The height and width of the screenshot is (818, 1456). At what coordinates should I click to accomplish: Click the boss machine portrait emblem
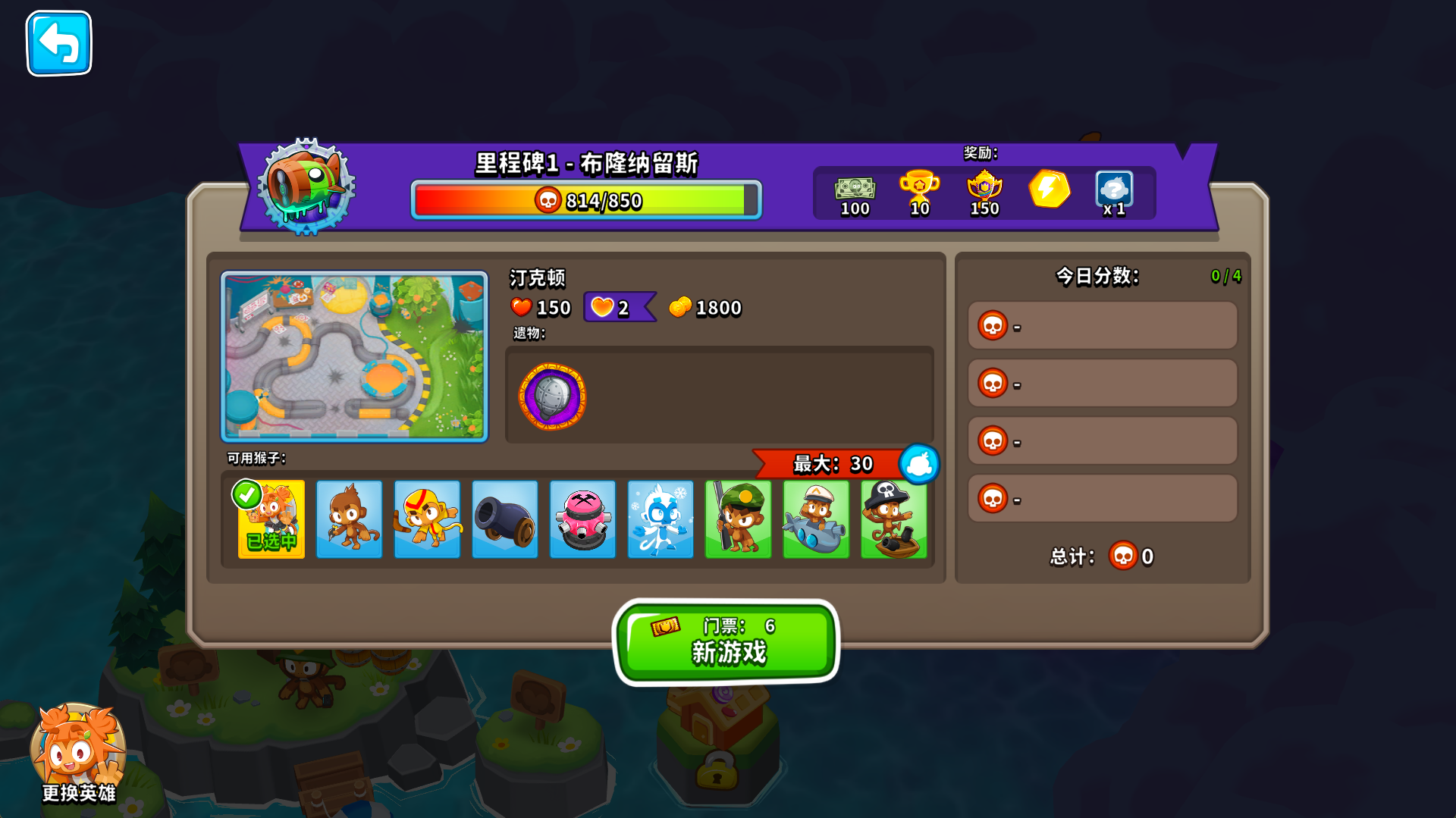(307, 189)
